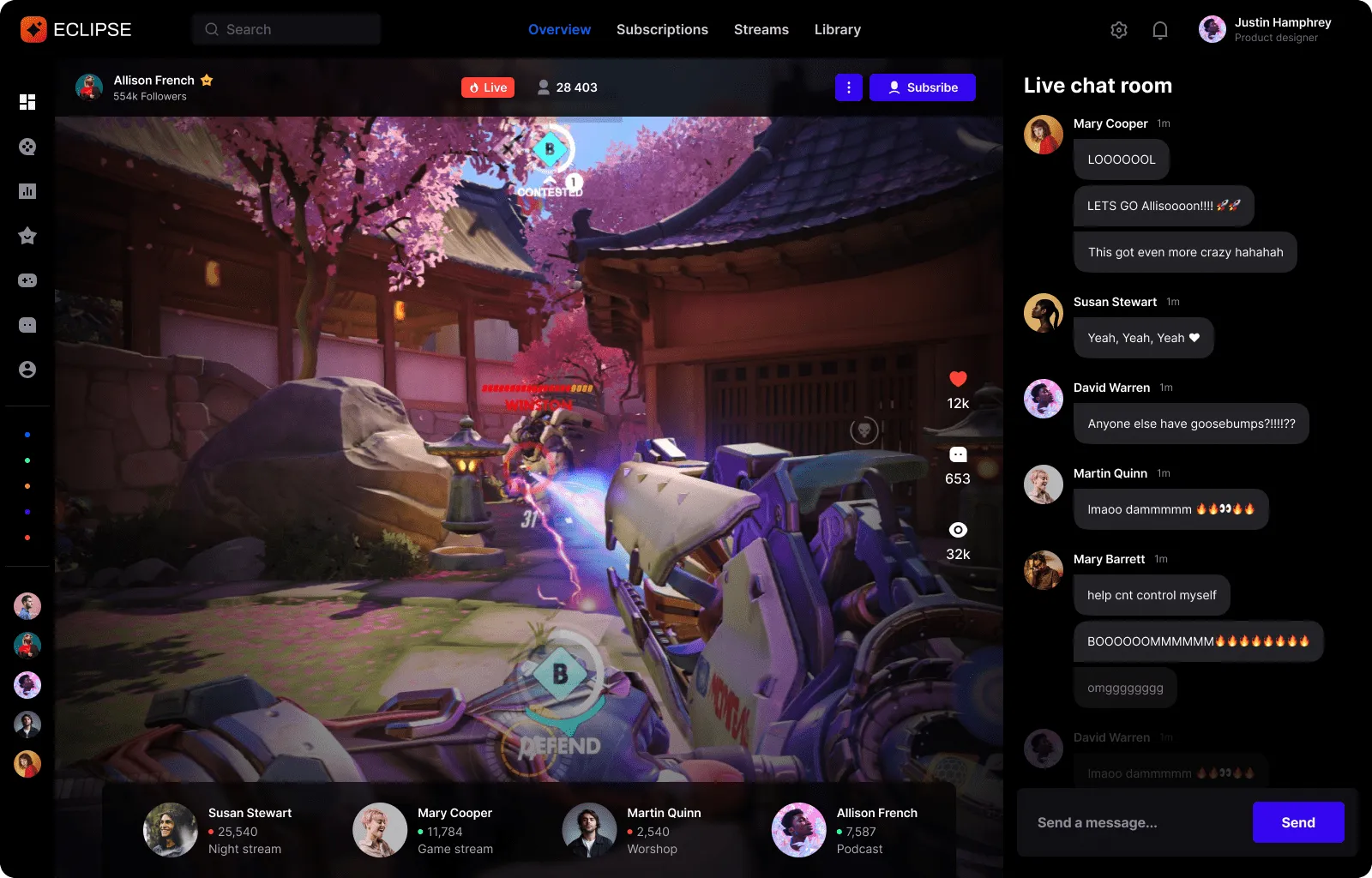
Task: Select the Overview tab
Action: pos(559,29)
